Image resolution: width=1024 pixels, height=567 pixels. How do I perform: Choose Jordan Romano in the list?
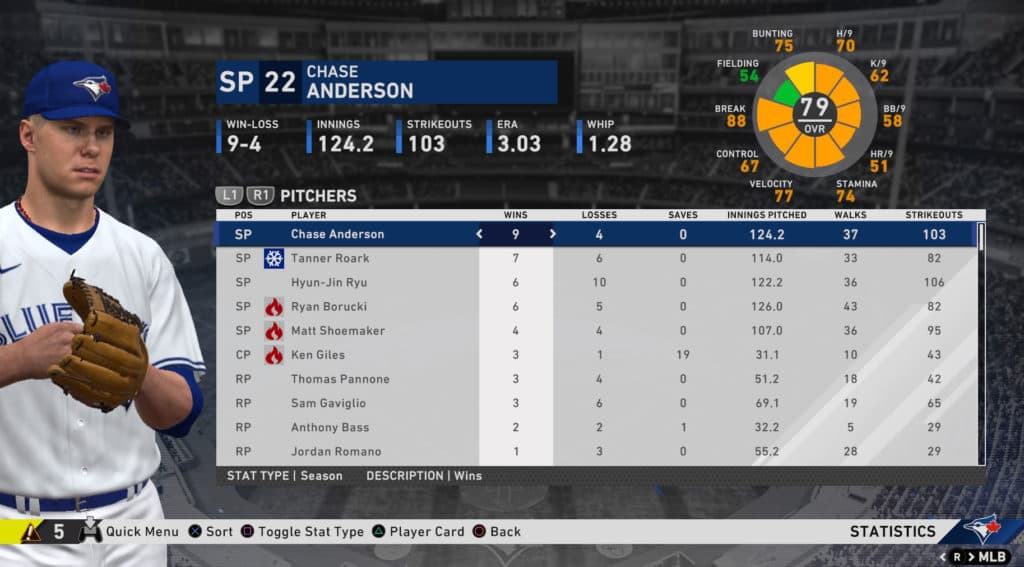pos(331,451)
